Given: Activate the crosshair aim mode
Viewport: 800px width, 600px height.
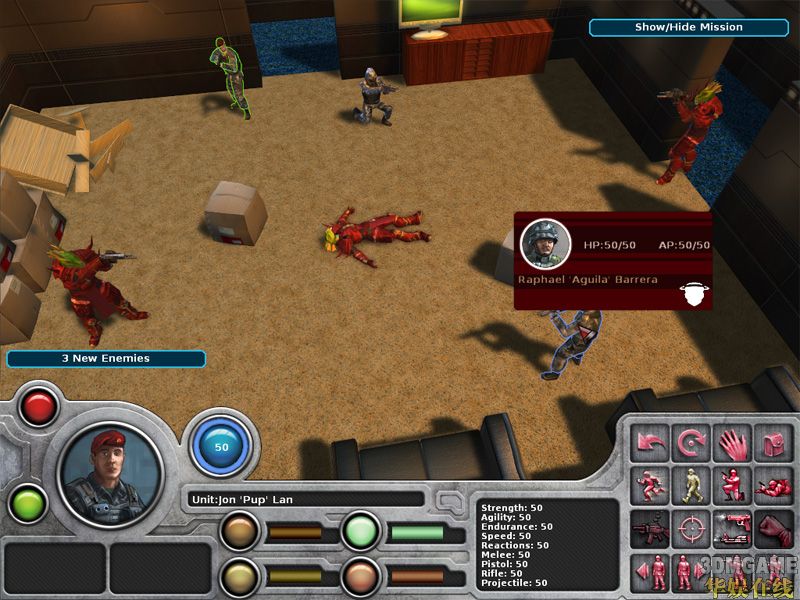Looking at the screenshot, I should pos(692,527).
